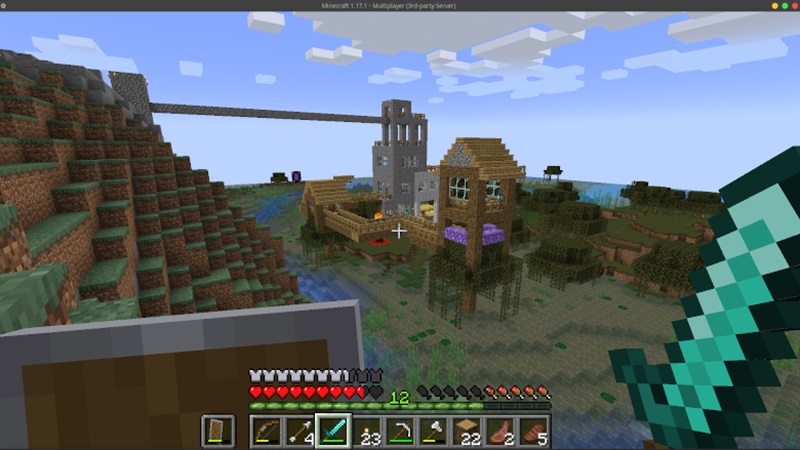
Task: Click the shield offhand slot
Action: pos(217,431)
